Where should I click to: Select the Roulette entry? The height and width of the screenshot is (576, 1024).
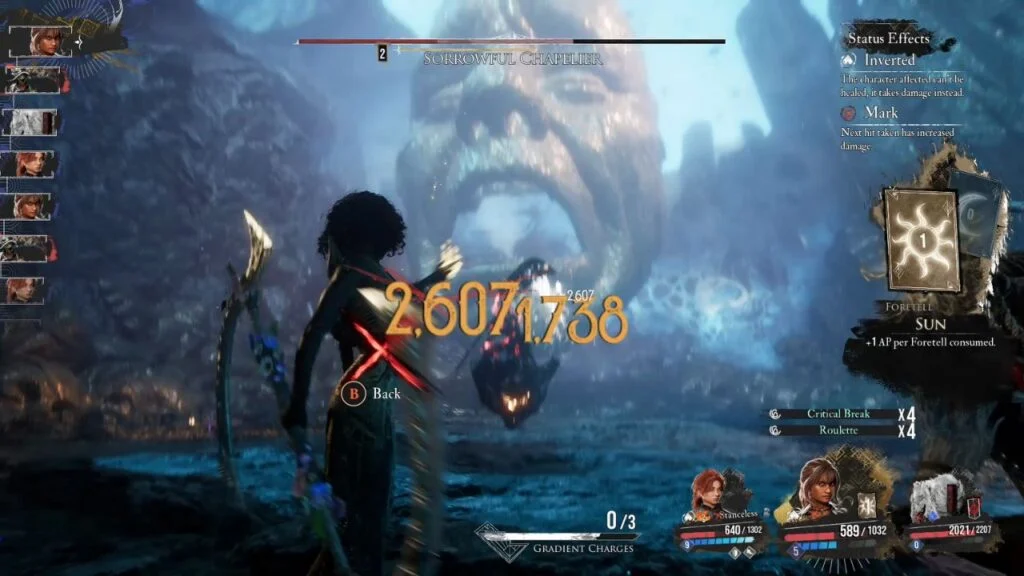pos(838,430)
